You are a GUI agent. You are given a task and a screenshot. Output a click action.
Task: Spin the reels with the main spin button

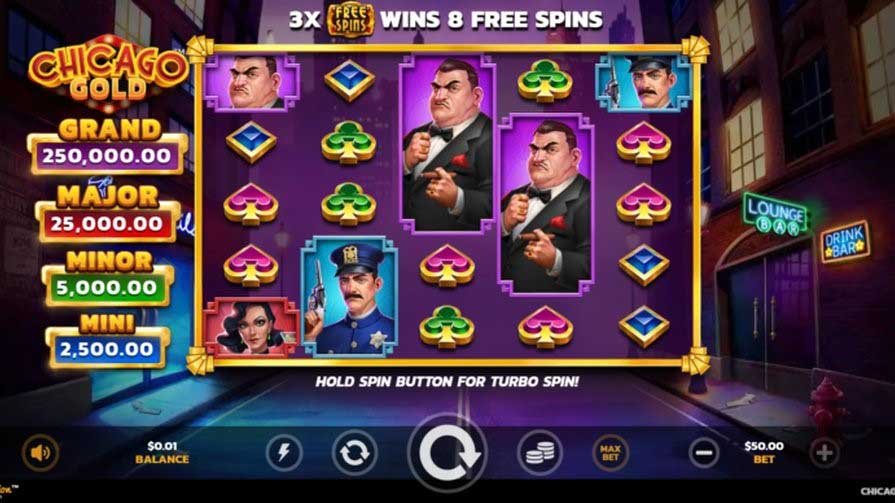pyautogui.click(x=447, y=454)
